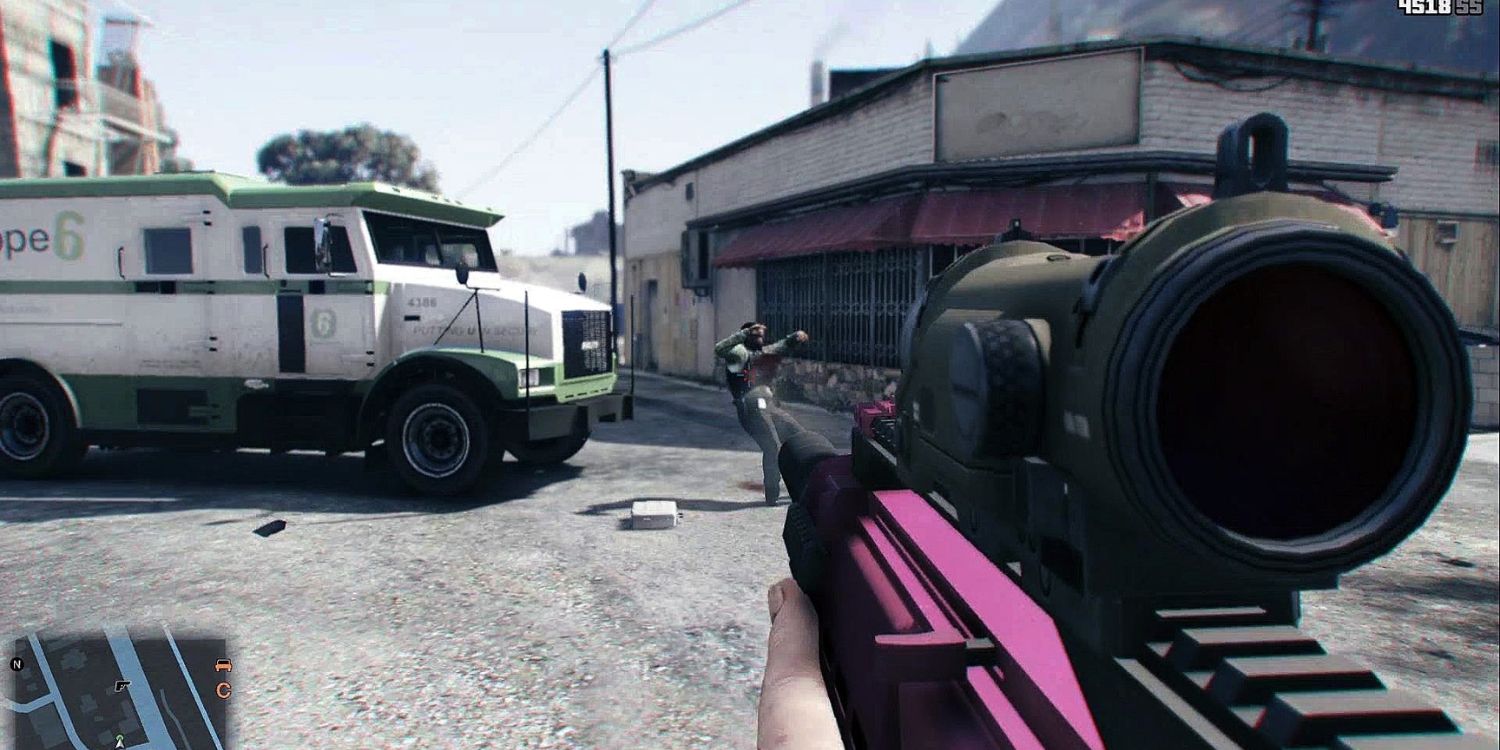Click the orange car blip on minimap
The height and width of the screenshot is (750, 1500).
[x=223, y=665]
